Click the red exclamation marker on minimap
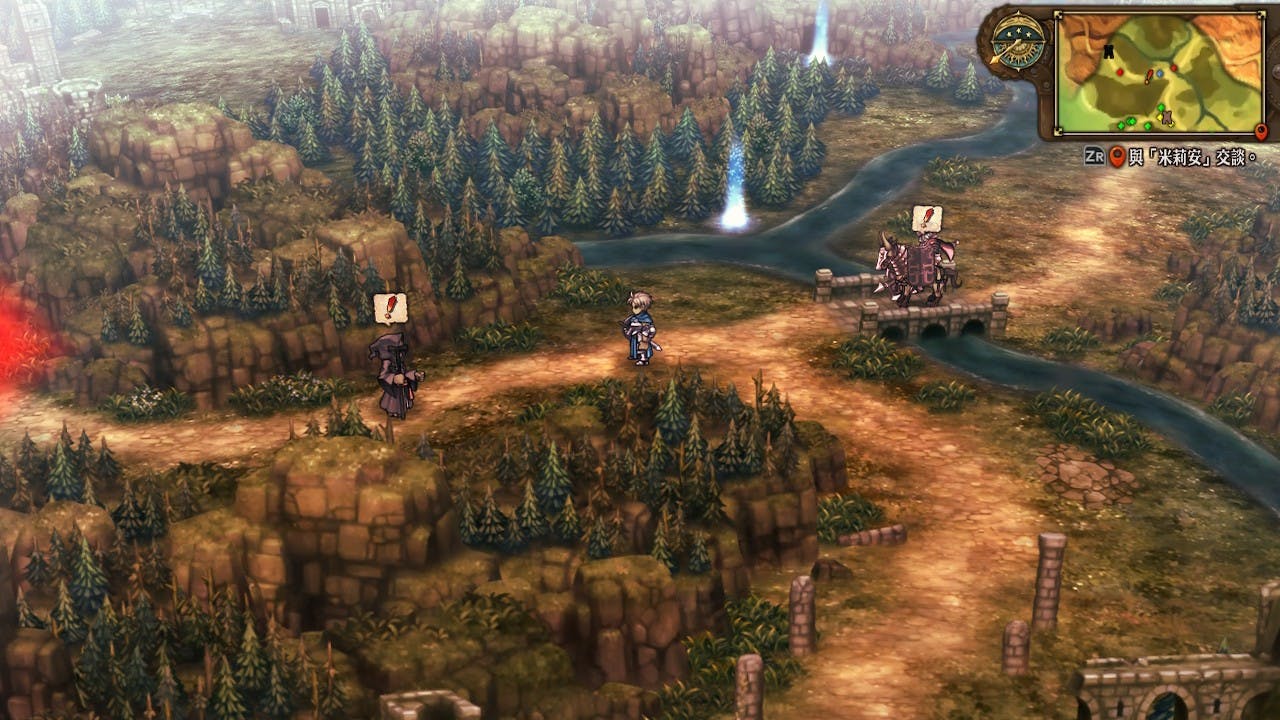 tap(1147, 76)
